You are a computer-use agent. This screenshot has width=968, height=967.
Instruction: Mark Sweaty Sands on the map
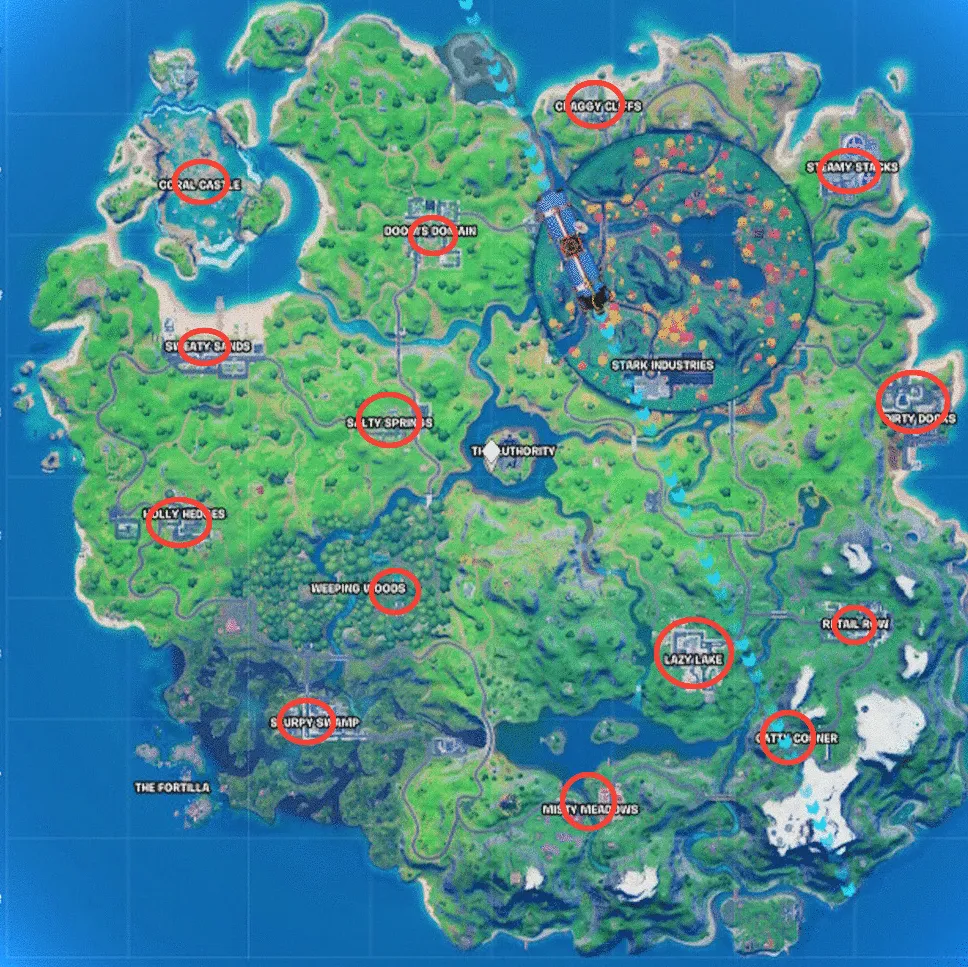point(206,346)
